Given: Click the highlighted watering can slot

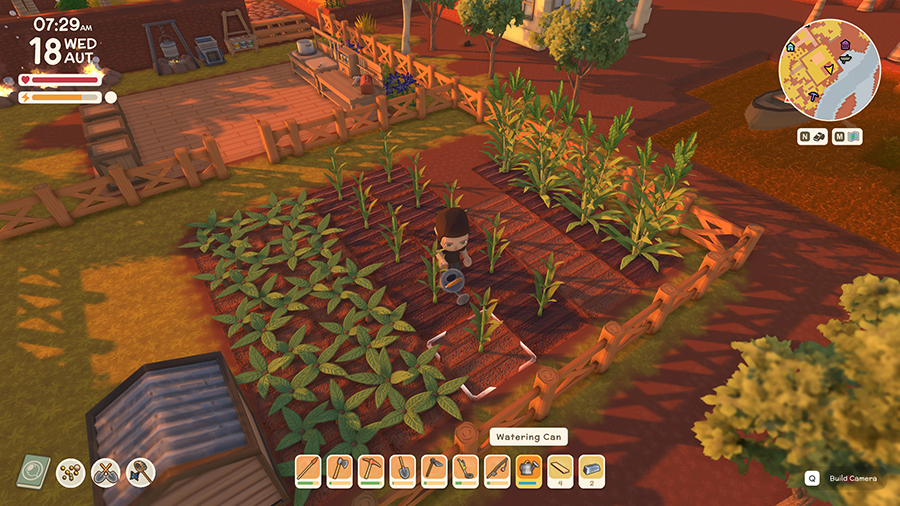Looking at the screenshot, I should 528,469.
